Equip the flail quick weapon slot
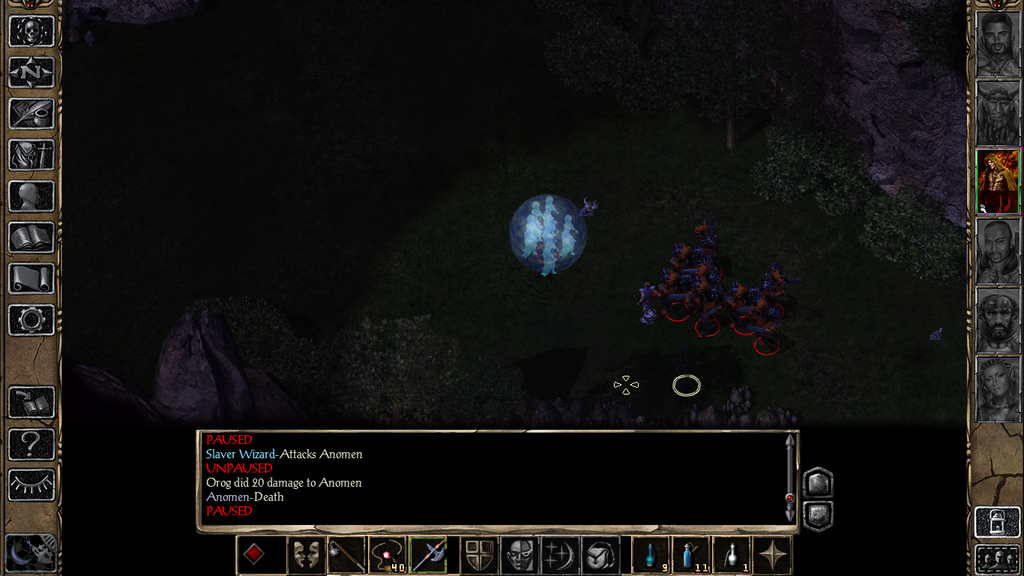The height and width of the screenshot is (576, 1024). click(x=346, y=555)
